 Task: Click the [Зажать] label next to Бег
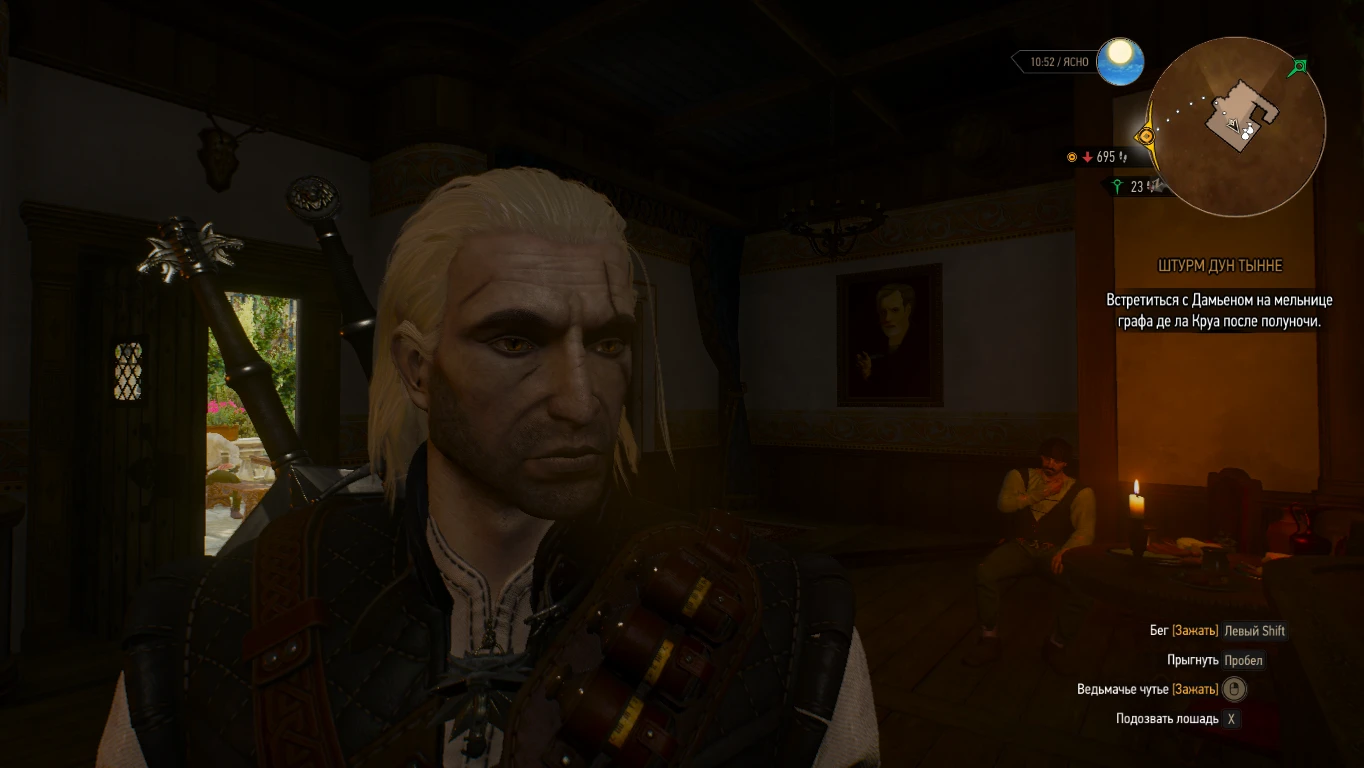[x=1195, y=631]
